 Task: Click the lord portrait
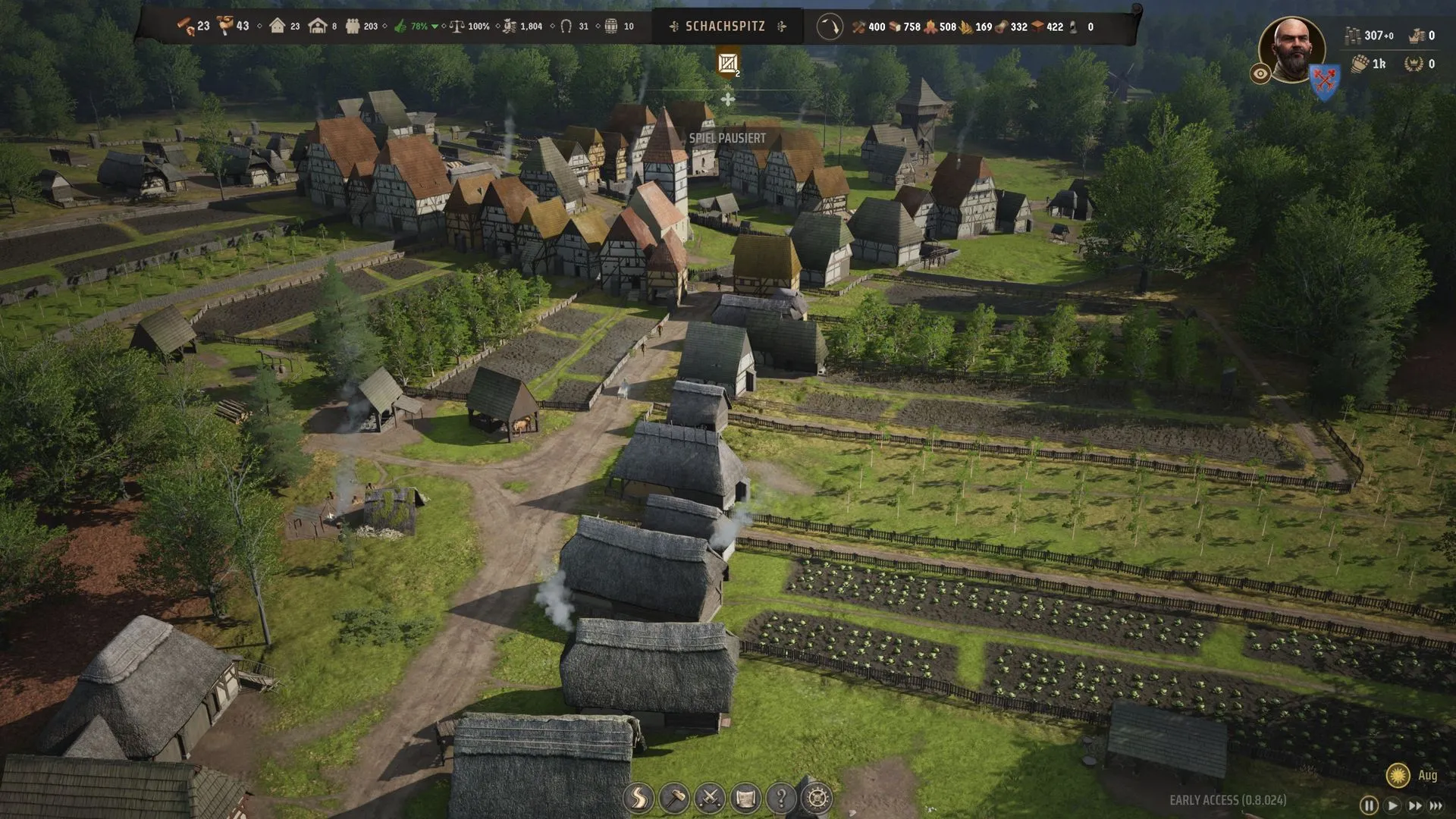pos(1291,49)
